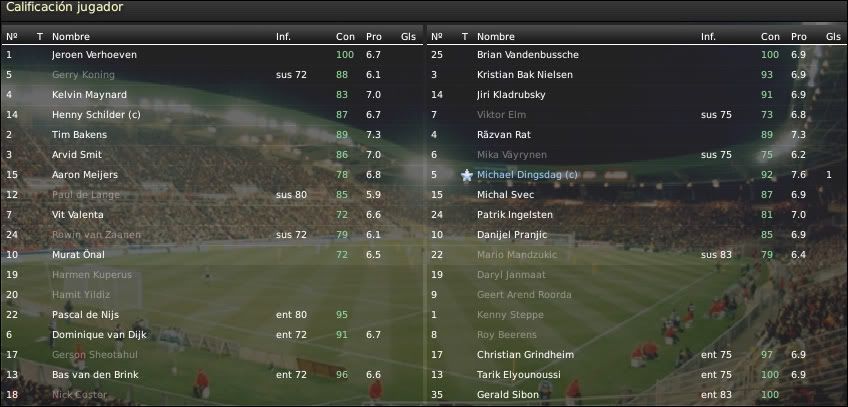The width and height of the screenshot is (848, 407).
Task: Choose Henny Schilder in the list
Action: (93, 115)
